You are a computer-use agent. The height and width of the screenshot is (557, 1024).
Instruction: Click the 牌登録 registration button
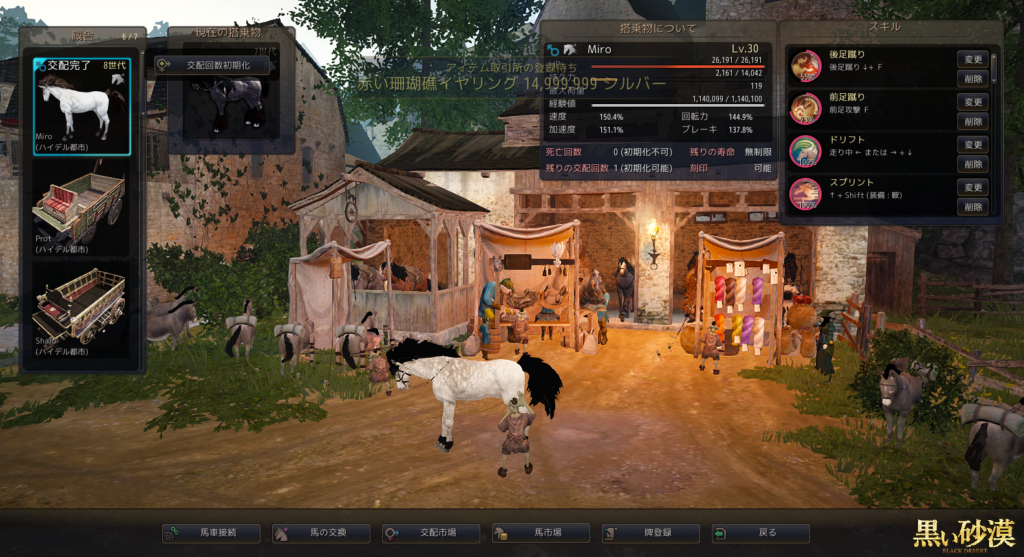pos(651,533)
